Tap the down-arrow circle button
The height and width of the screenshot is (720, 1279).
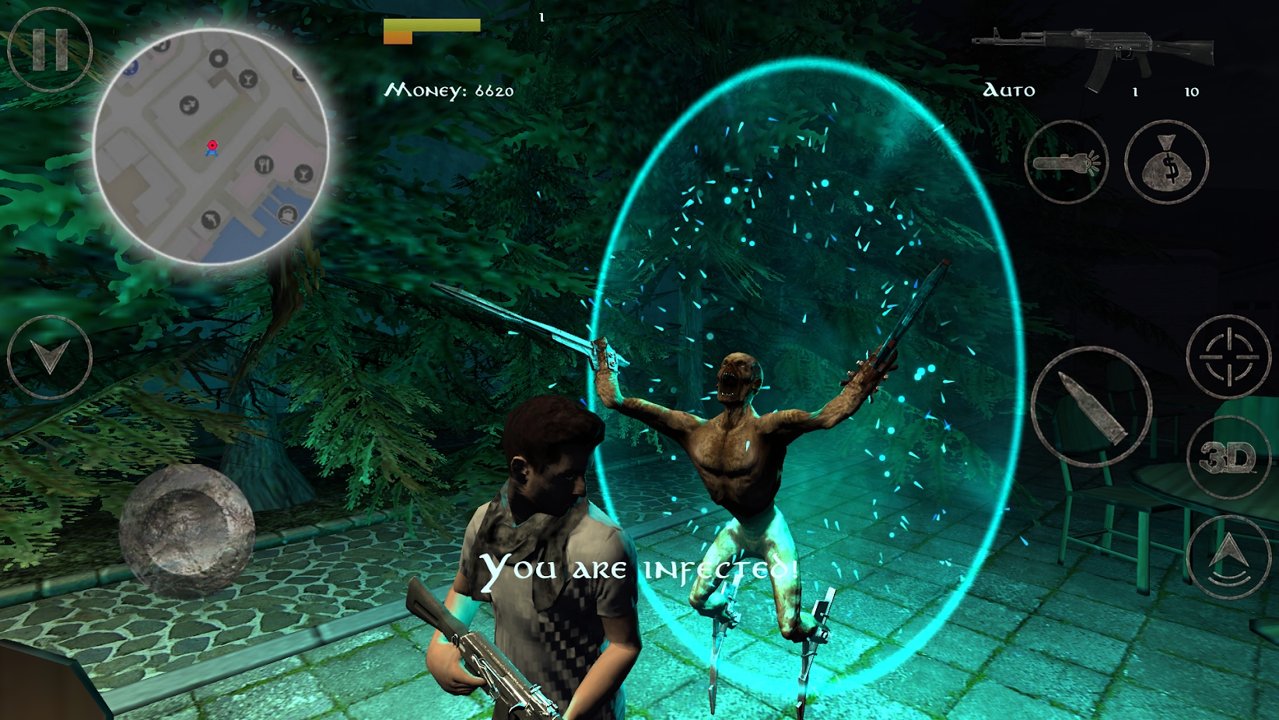coord(49,358)
